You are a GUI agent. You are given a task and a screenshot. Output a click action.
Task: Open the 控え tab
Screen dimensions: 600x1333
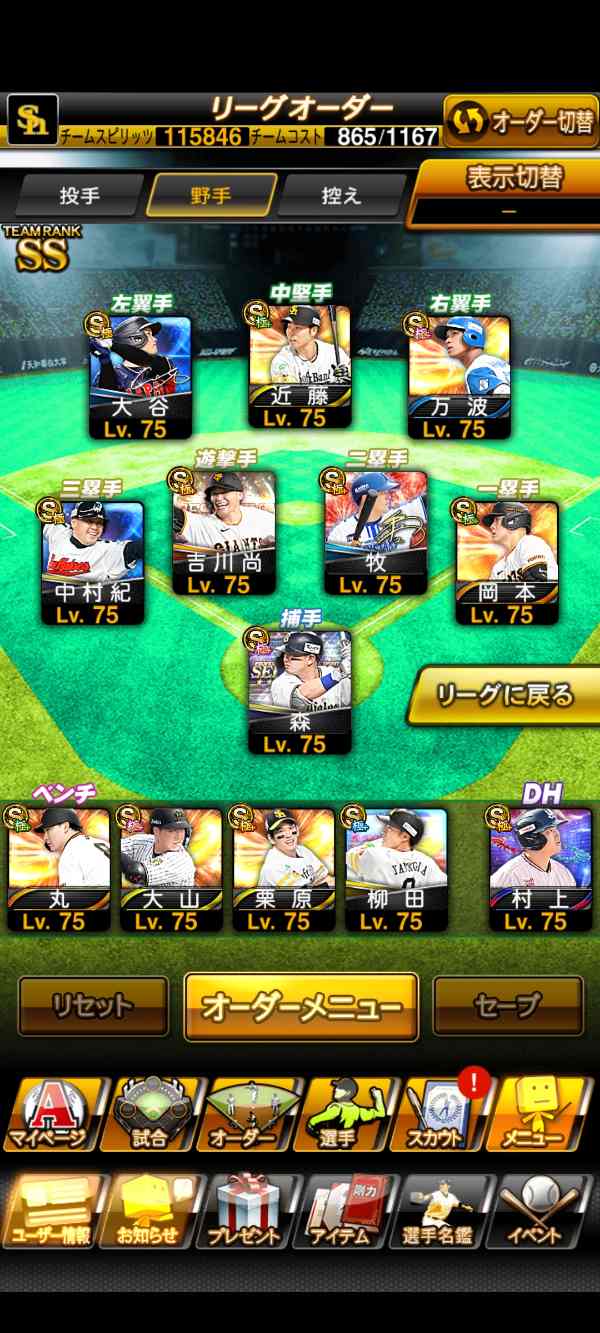pyautogui.click(x=342, y=195)
